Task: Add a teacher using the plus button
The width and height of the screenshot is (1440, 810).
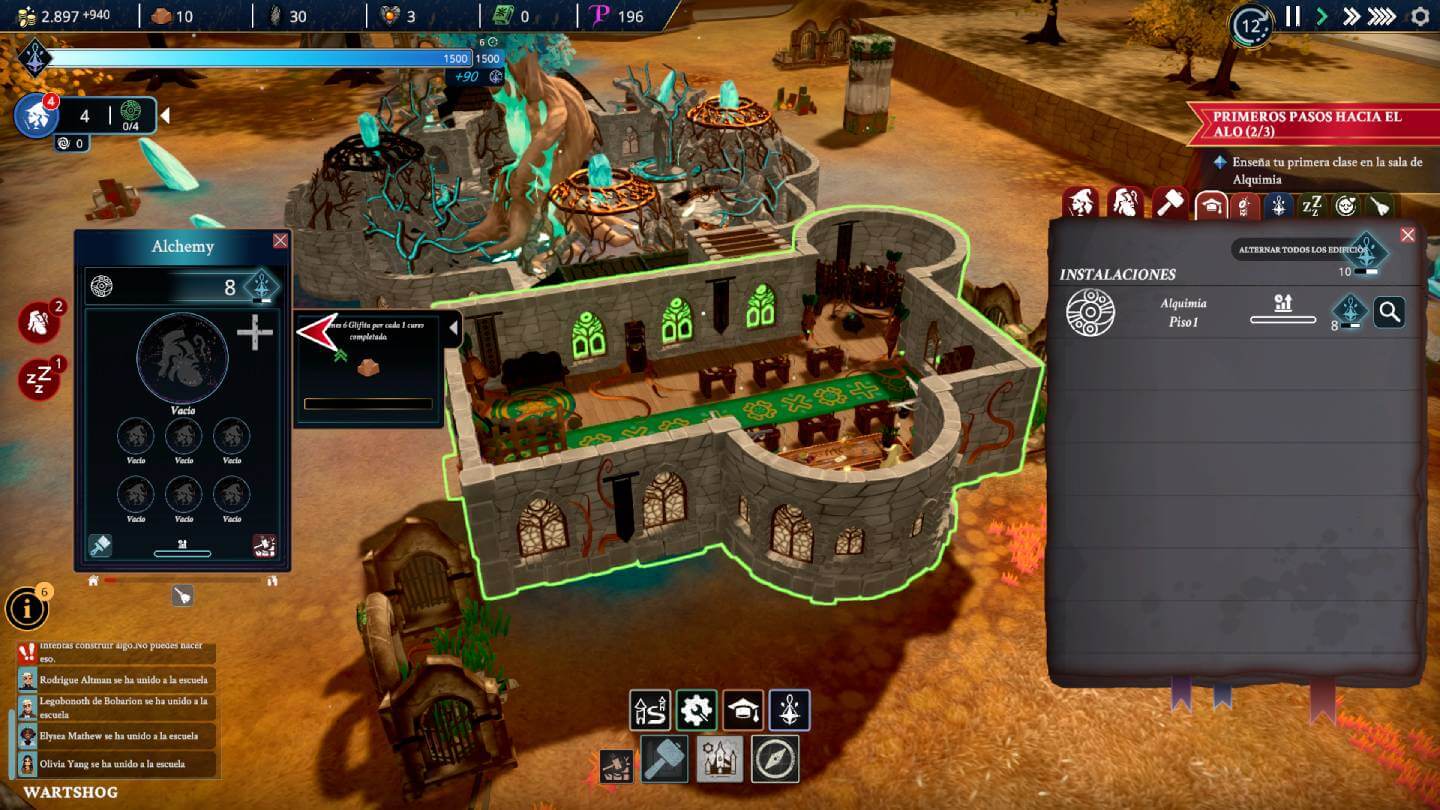Action: click(x=255, y=332)
